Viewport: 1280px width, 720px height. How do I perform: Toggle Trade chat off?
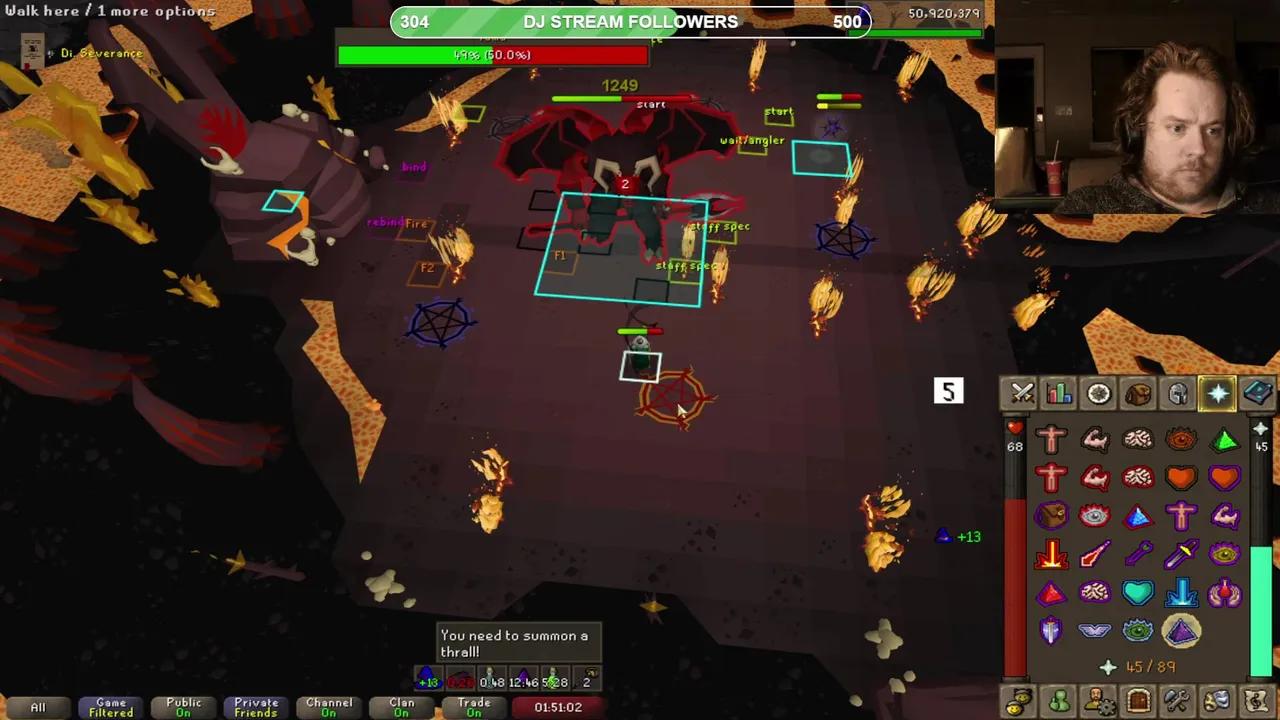tap(473, 705)
